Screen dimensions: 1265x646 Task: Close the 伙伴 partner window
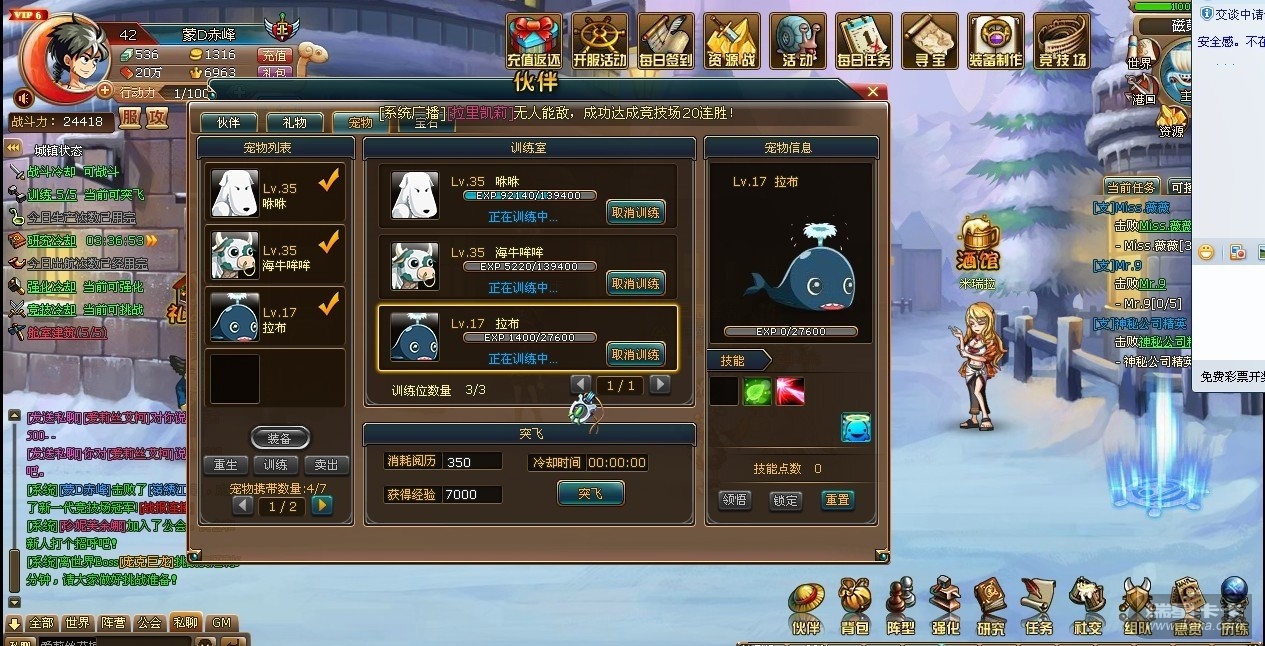click(x=872, y=92)
